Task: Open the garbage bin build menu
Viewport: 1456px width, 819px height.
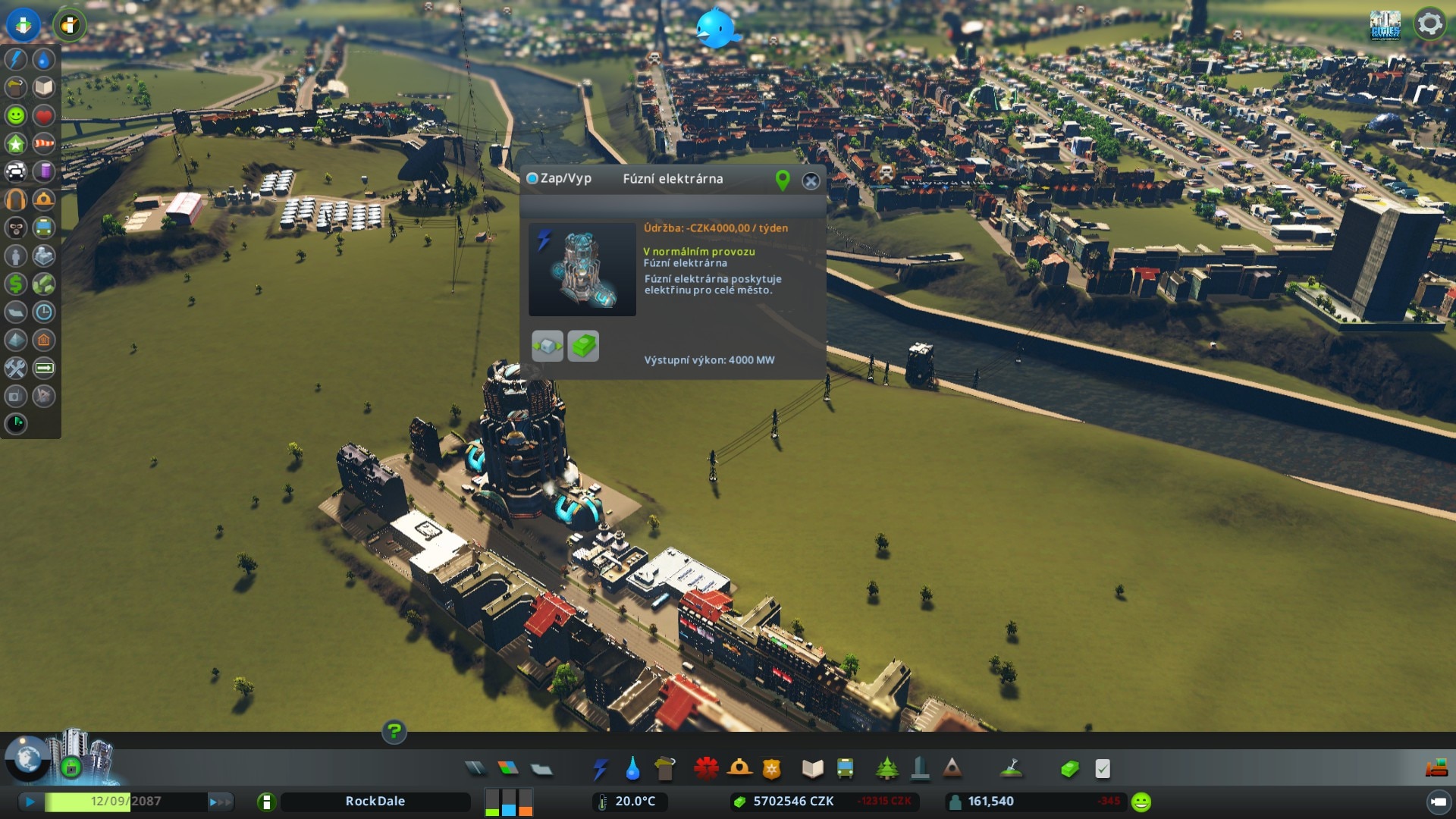Action: (664, 769)
